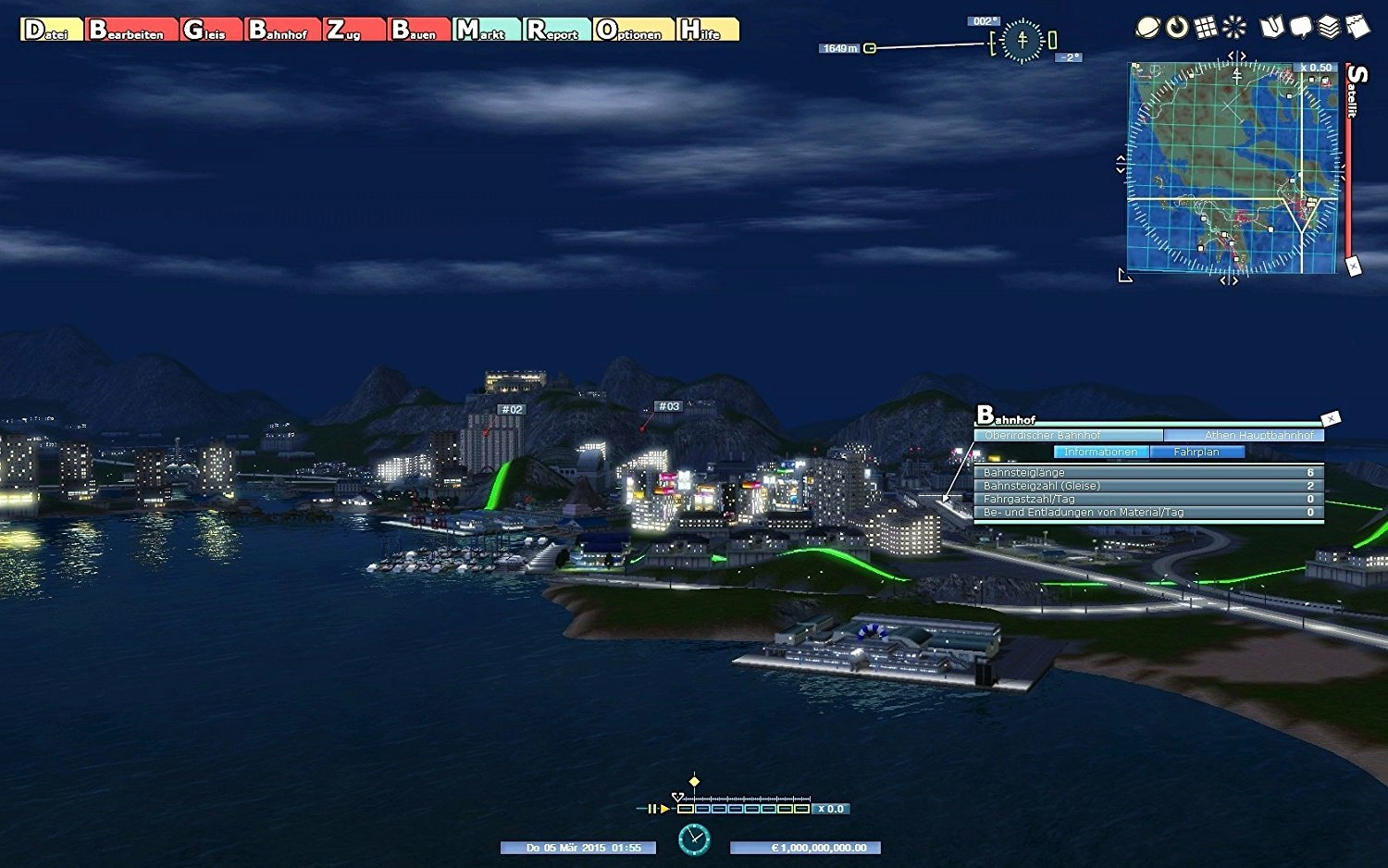Switch to the Fahrplan tab
Screen dimensions: 1388x868
pyautogui.click(x=1196, y=452)
